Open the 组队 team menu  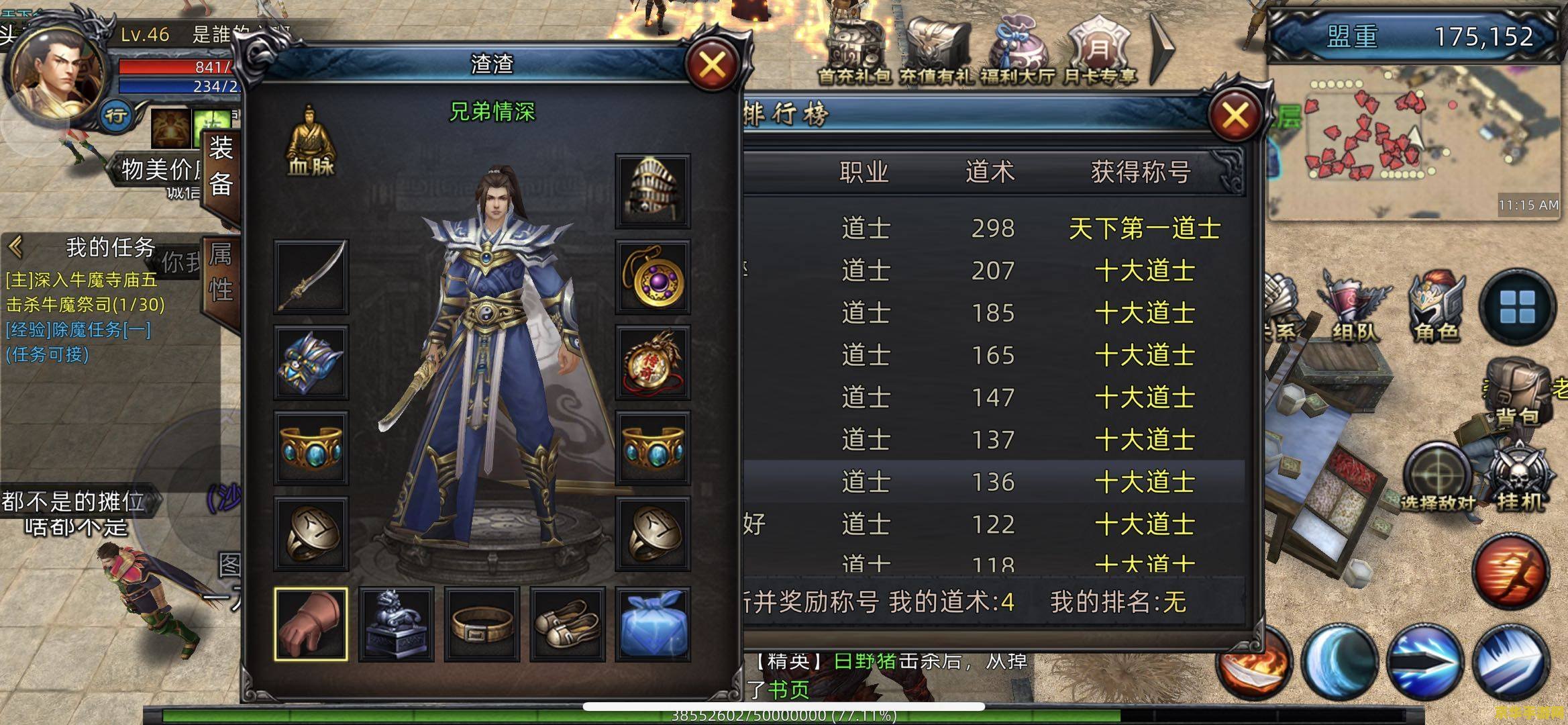pos(1354,309)
